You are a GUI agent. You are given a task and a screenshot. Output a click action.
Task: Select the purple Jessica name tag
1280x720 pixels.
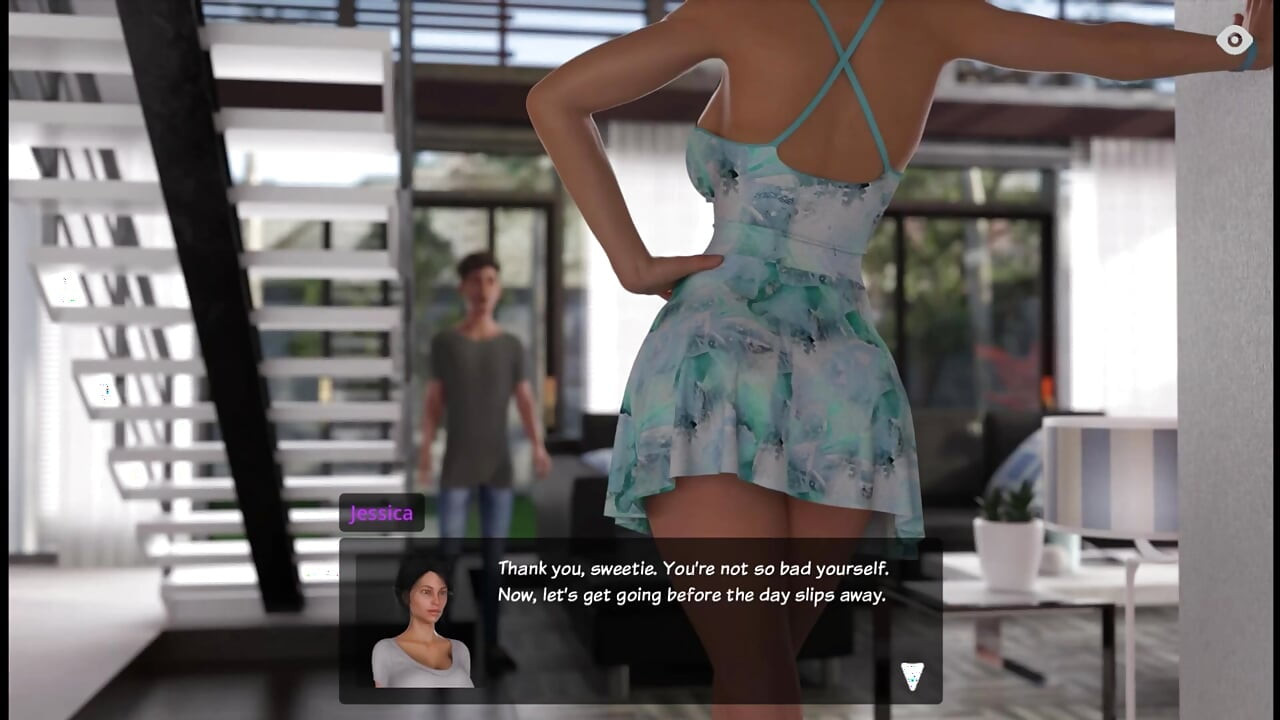(383, 513)
